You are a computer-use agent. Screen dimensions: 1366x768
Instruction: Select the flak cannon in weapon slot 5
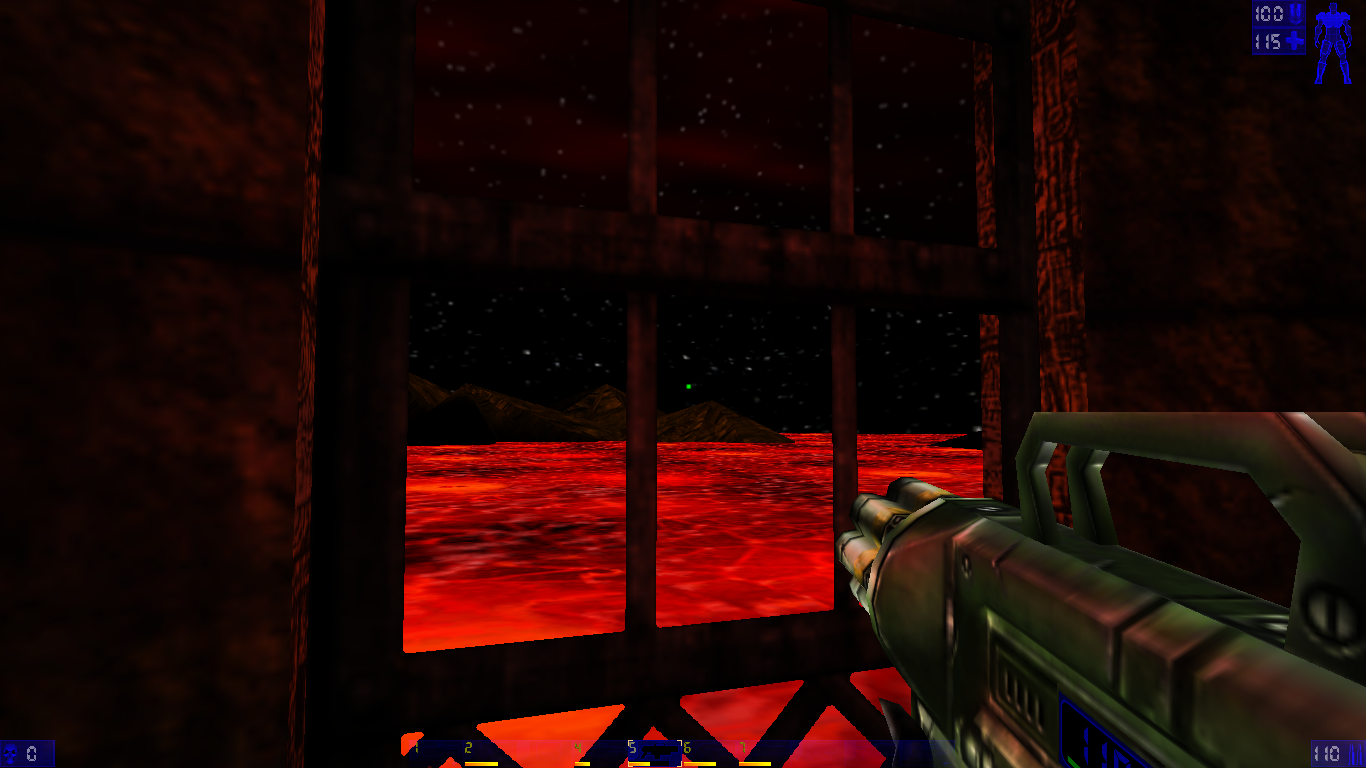click(x=656, y=753)
